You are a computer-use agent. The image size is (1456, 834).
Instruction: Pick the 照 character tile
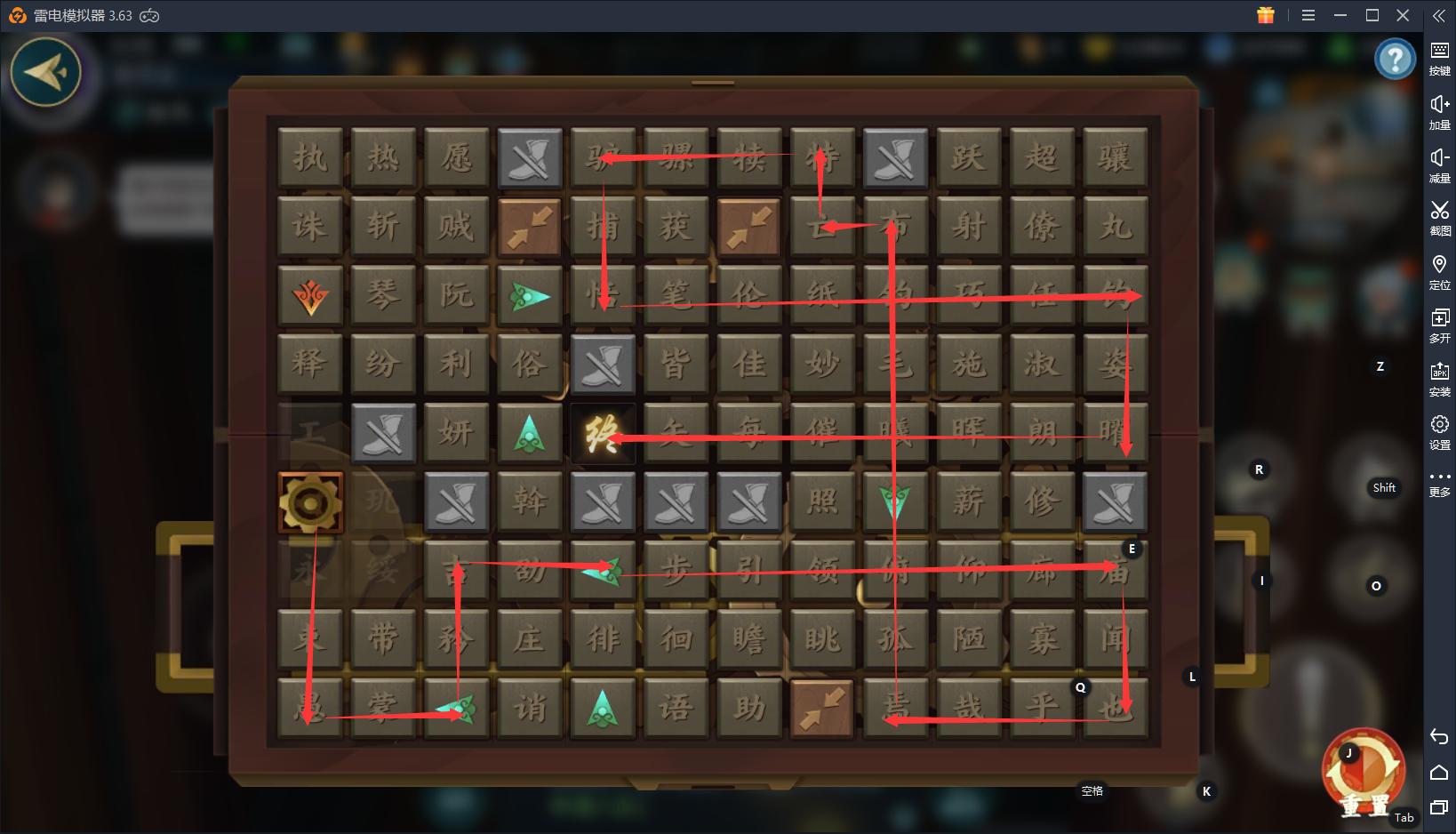(x=822, y=502)
